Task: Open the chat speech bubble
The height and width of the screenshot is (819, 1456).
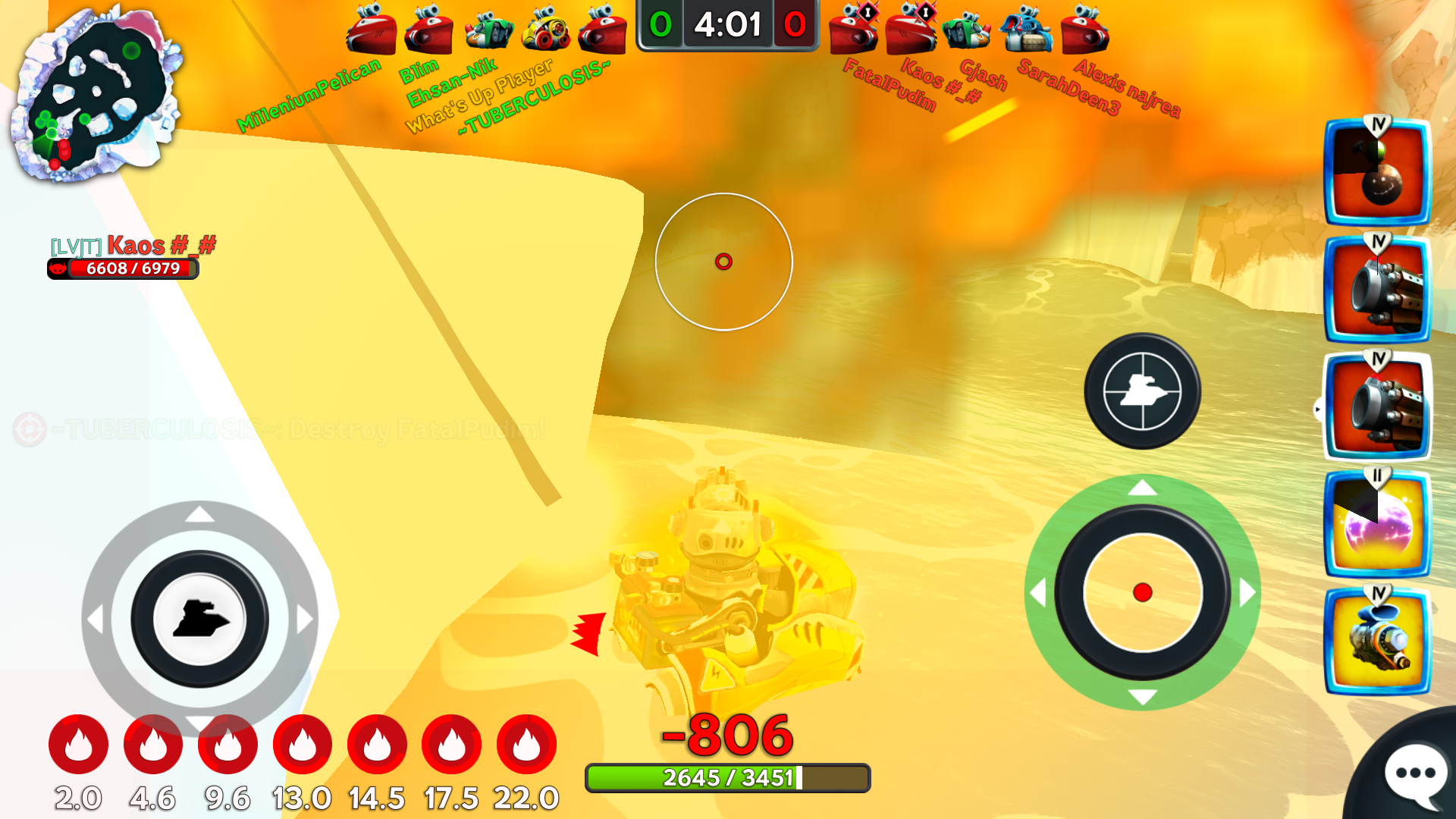Action: coord(1414,773)
